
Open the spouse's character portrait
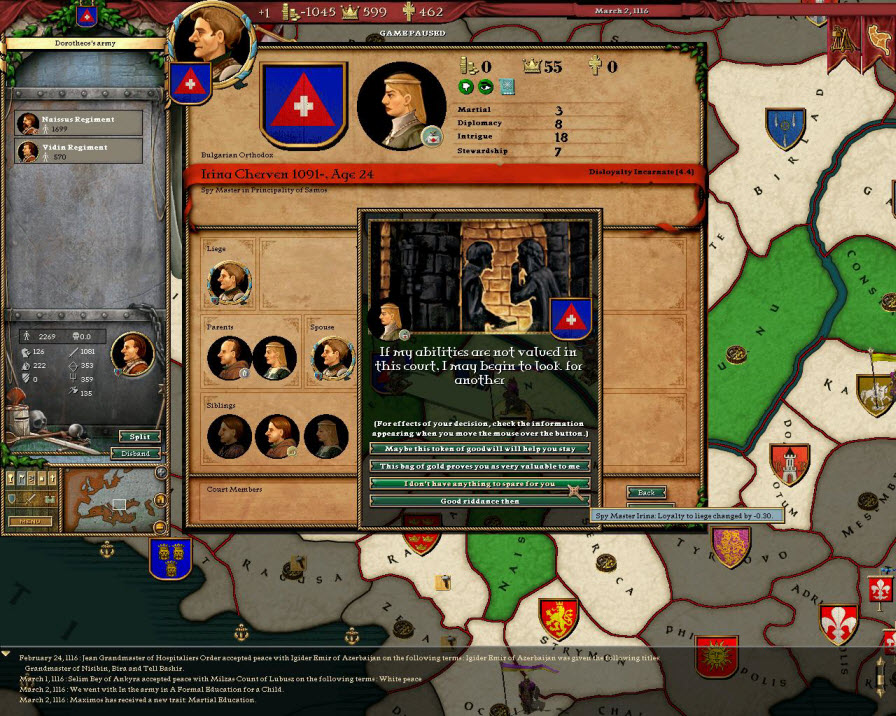coord(331,357)
